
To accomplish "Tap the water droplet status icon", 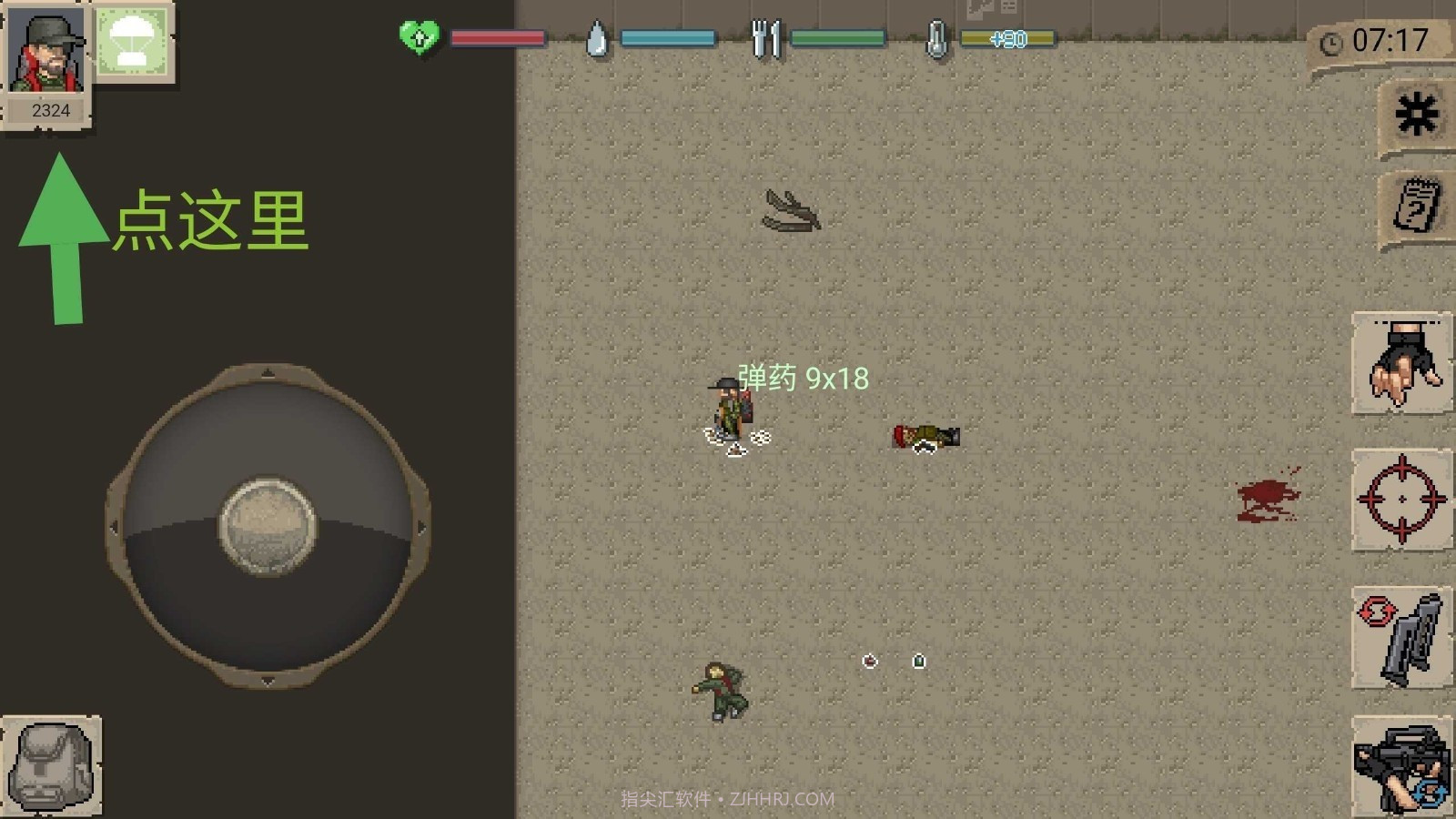I will [x=598, y=38].
